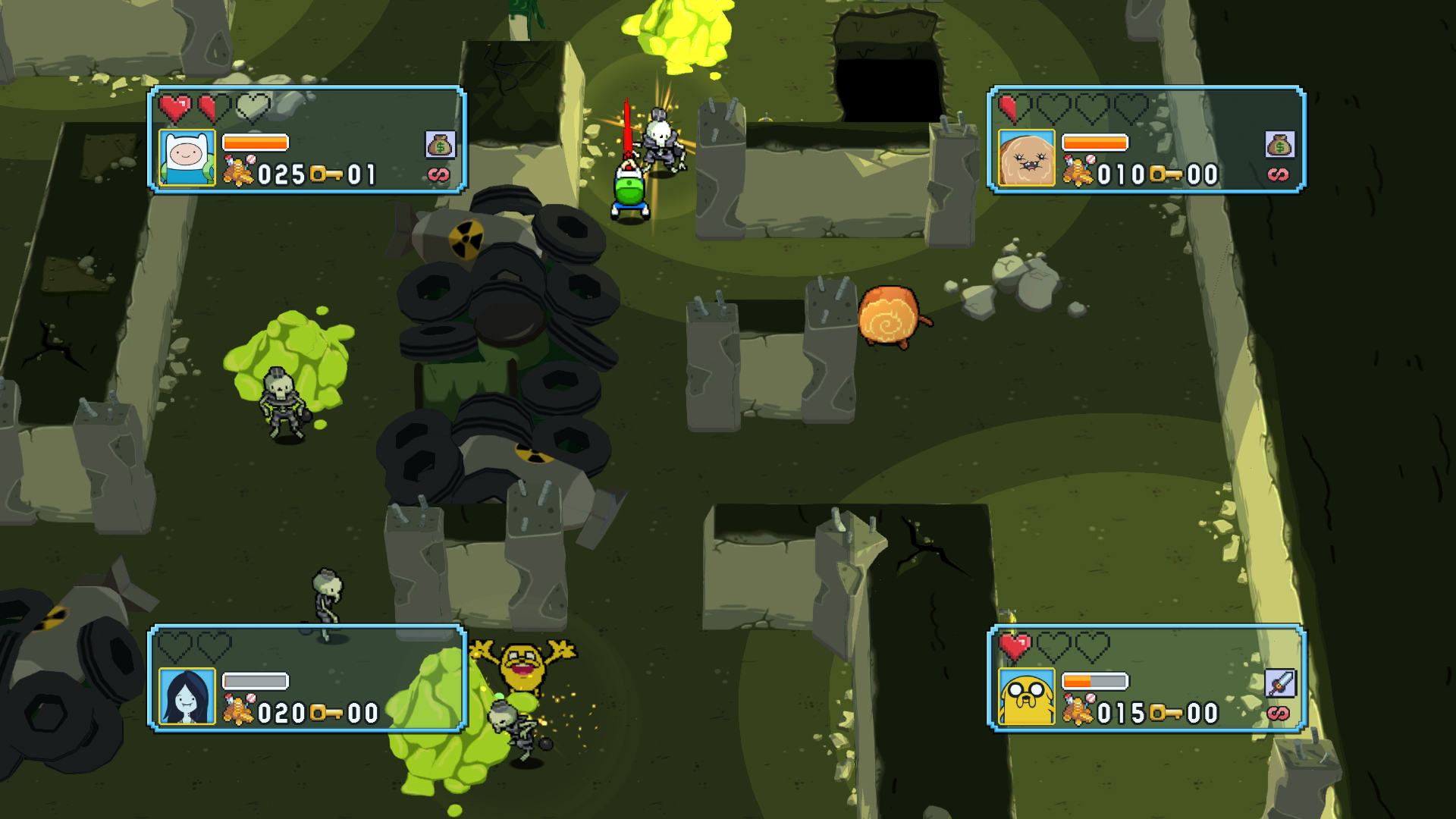Click Finn's orange health bar
This screenshot has width=1456, height=819.
pos(254,144)
